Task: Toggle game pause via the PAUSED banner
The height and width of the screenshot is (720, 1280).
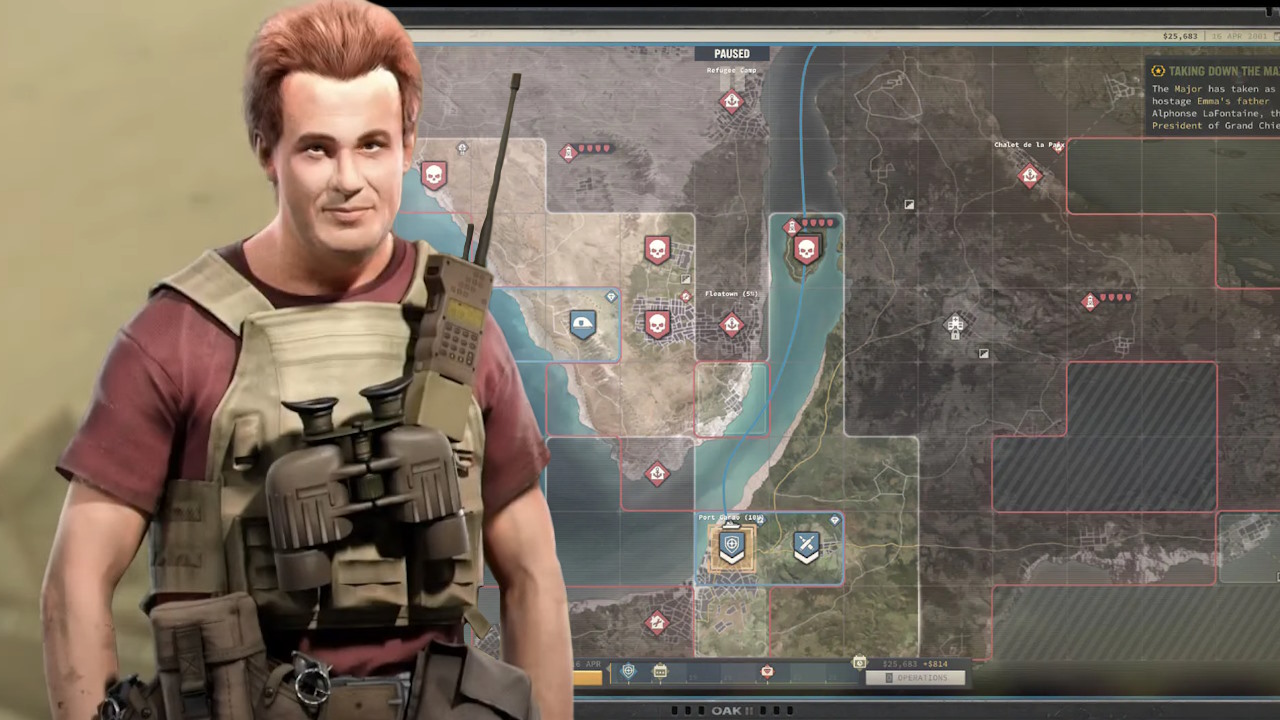Action: coord(731,53)
